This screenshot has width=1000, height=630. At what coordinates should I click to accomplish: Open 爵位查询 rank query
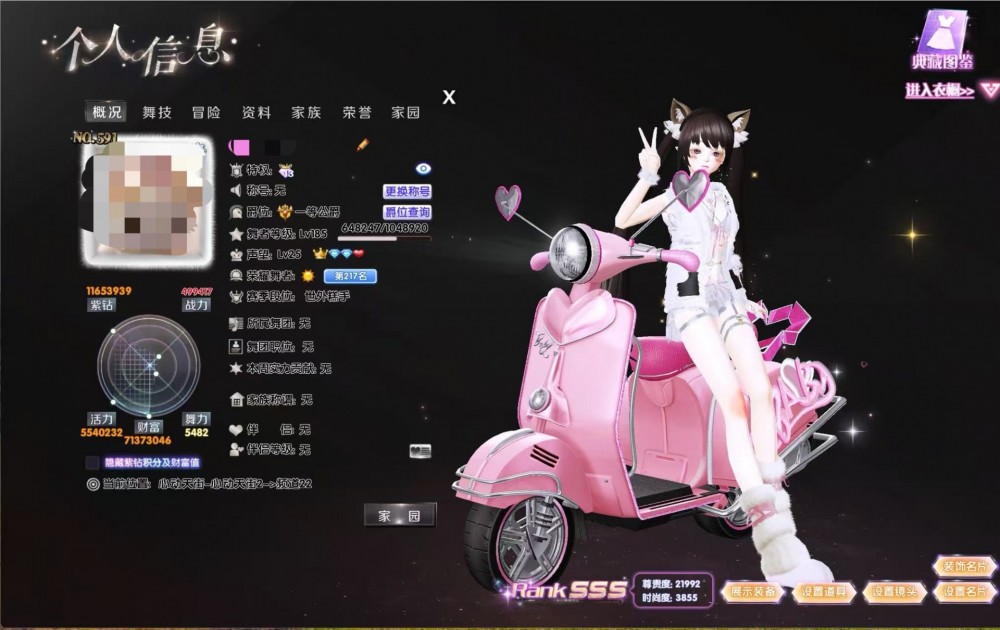[407, 212]
